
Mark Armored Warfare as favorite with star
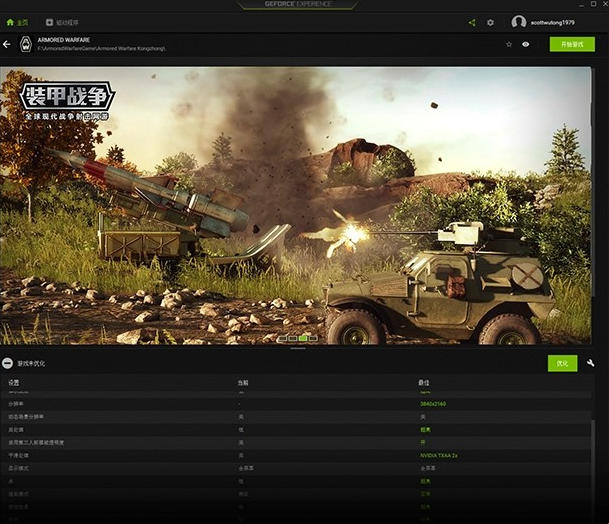[x=509, y=44]
